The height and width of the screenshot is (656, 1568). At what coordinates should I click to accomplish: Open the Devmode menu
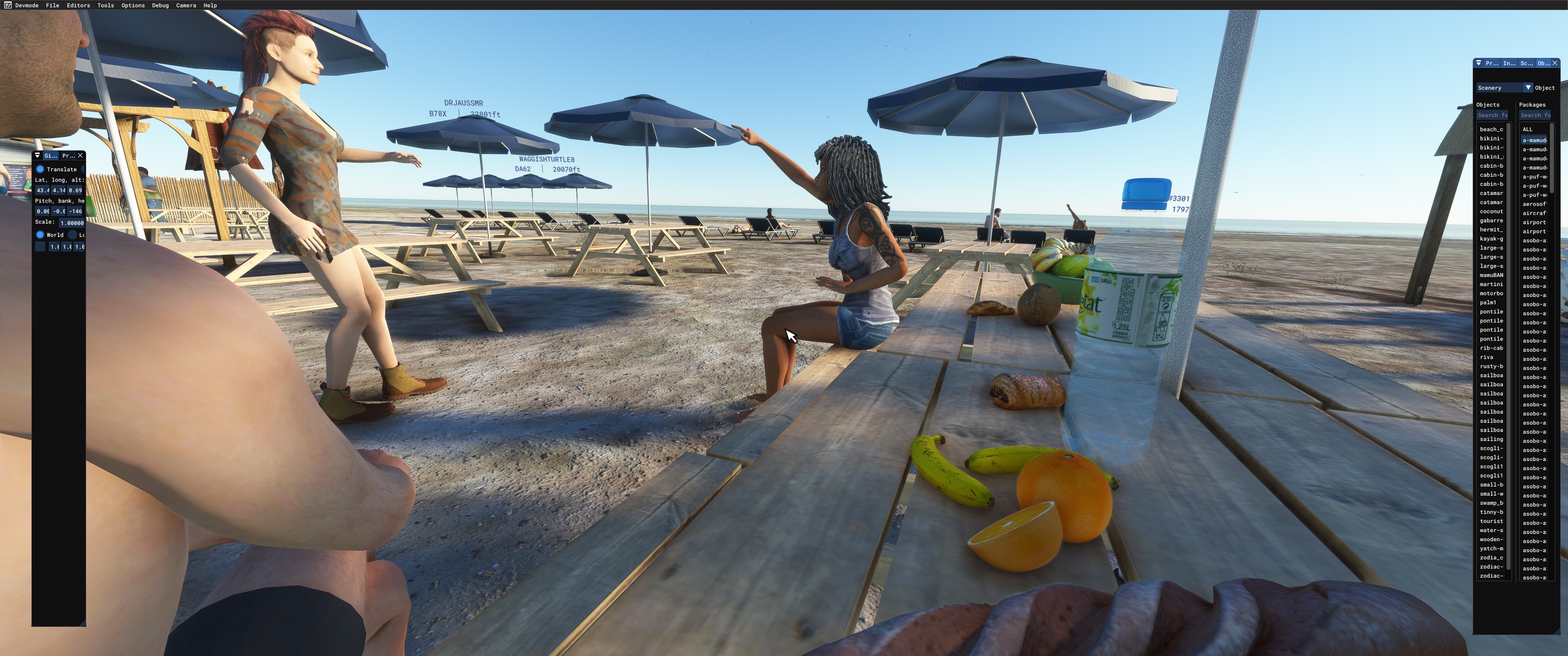(x=26, y=5)
